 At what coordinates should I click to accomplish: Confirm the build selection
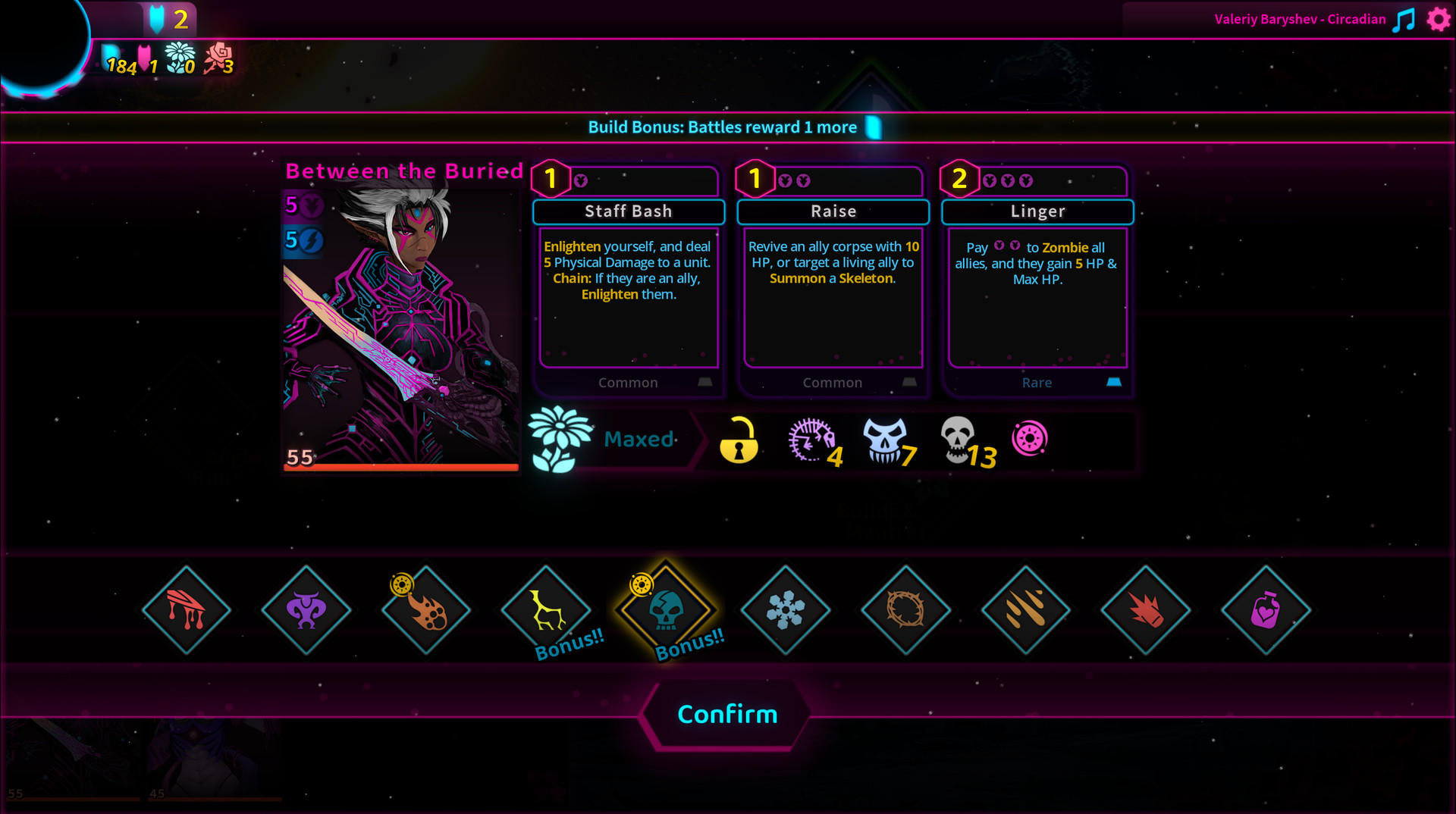click(726, 714)
